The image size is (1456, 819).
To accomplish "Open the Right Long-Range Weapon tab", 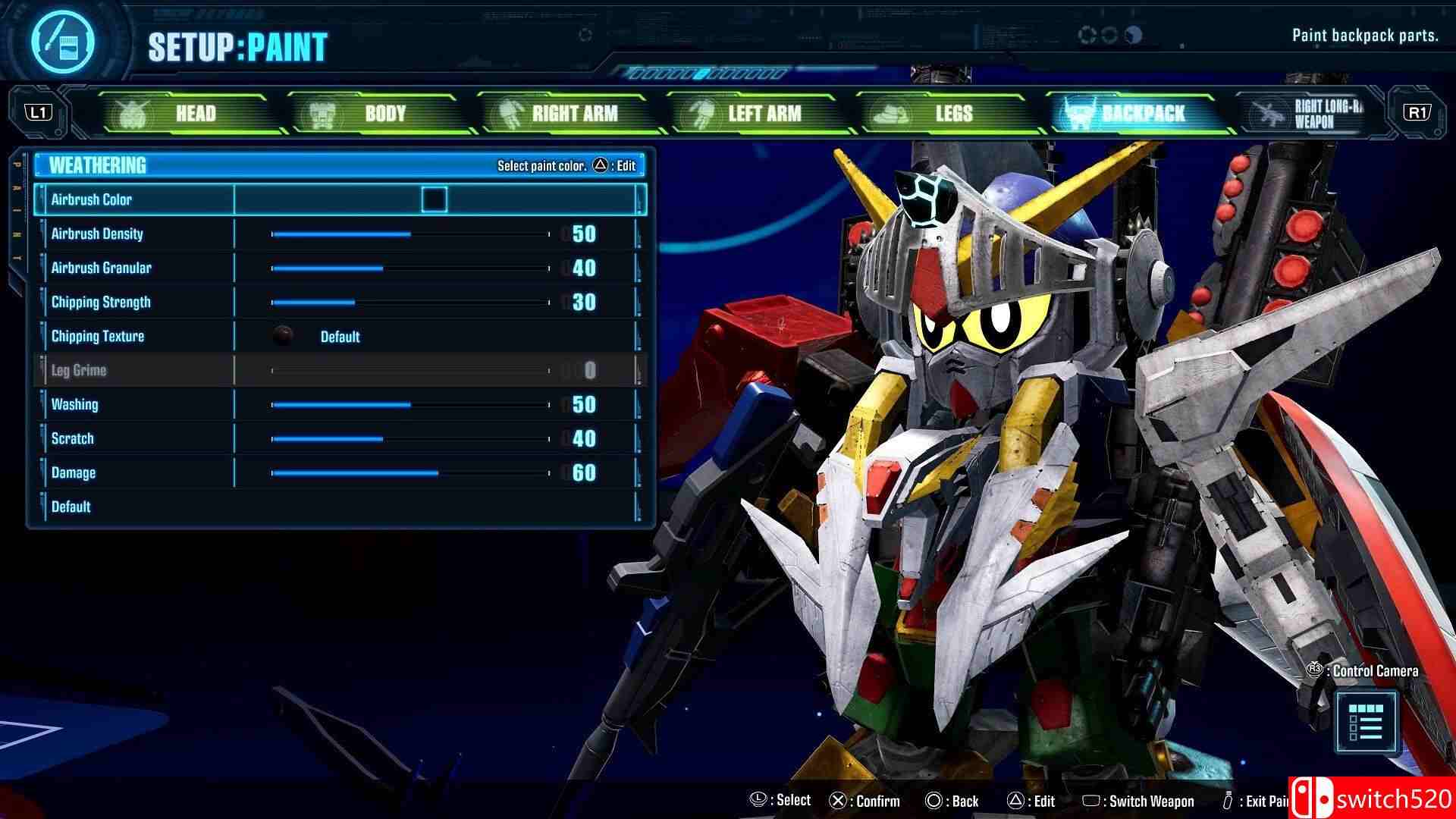I will 1308,114.
